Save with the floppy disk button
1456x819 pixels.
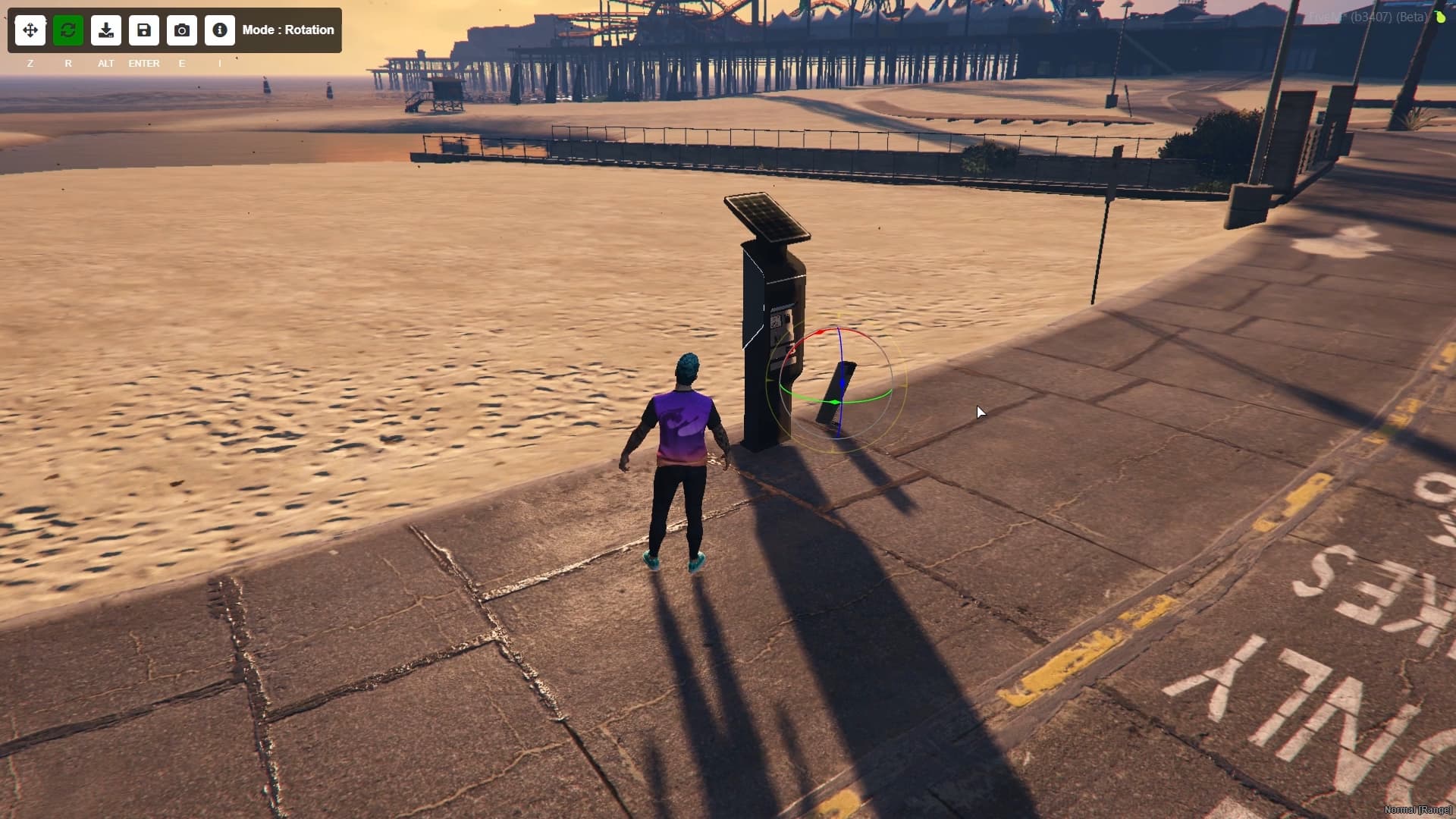144,30
